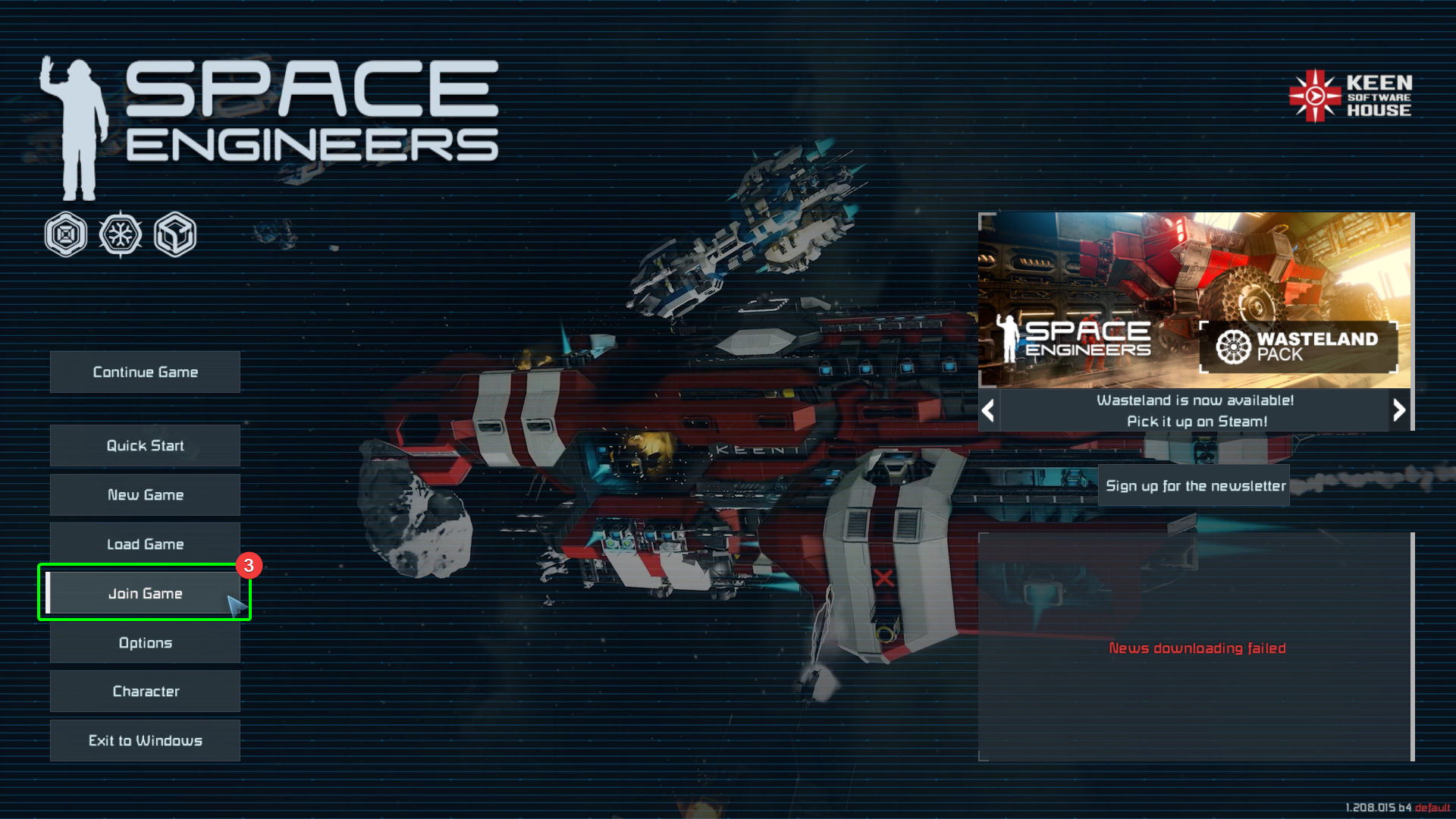Click the Space Engineers astronaut logo
The image size is (1456, 819).
click(78, 127)
